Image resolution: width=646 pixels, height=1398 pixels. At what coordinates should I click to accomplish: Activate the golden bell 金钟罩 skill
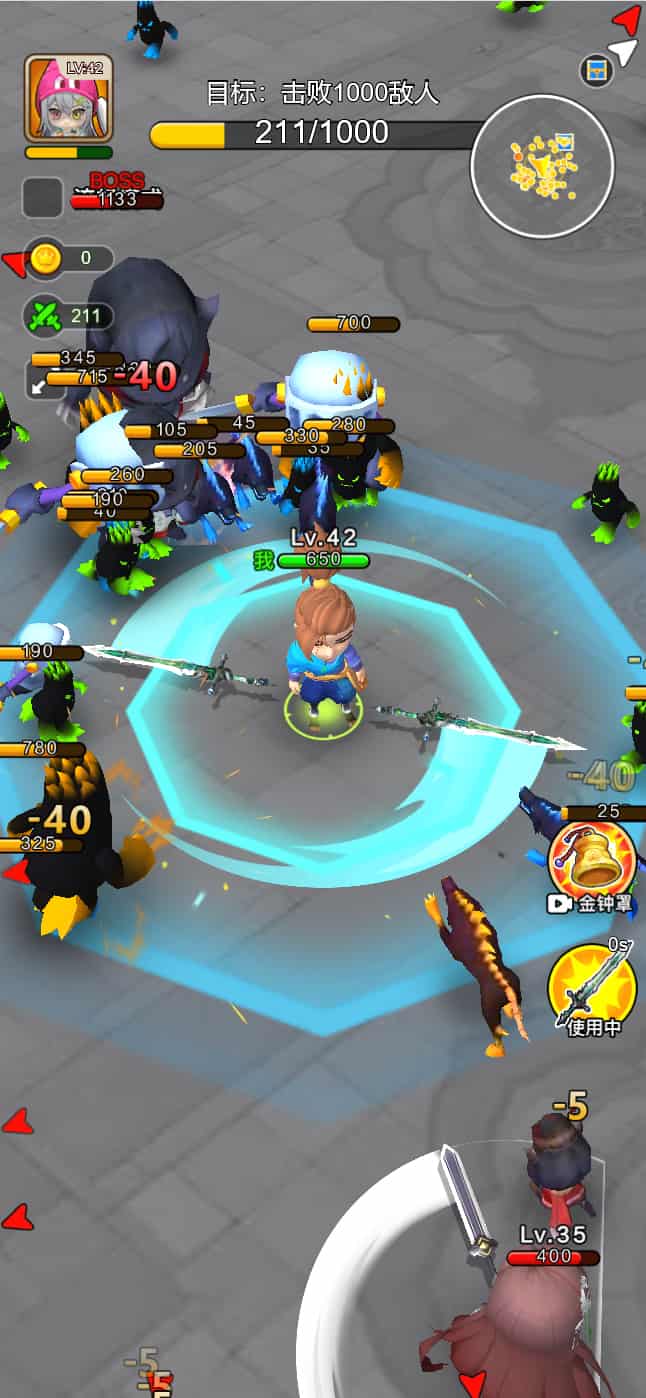[x=592, y=859]
